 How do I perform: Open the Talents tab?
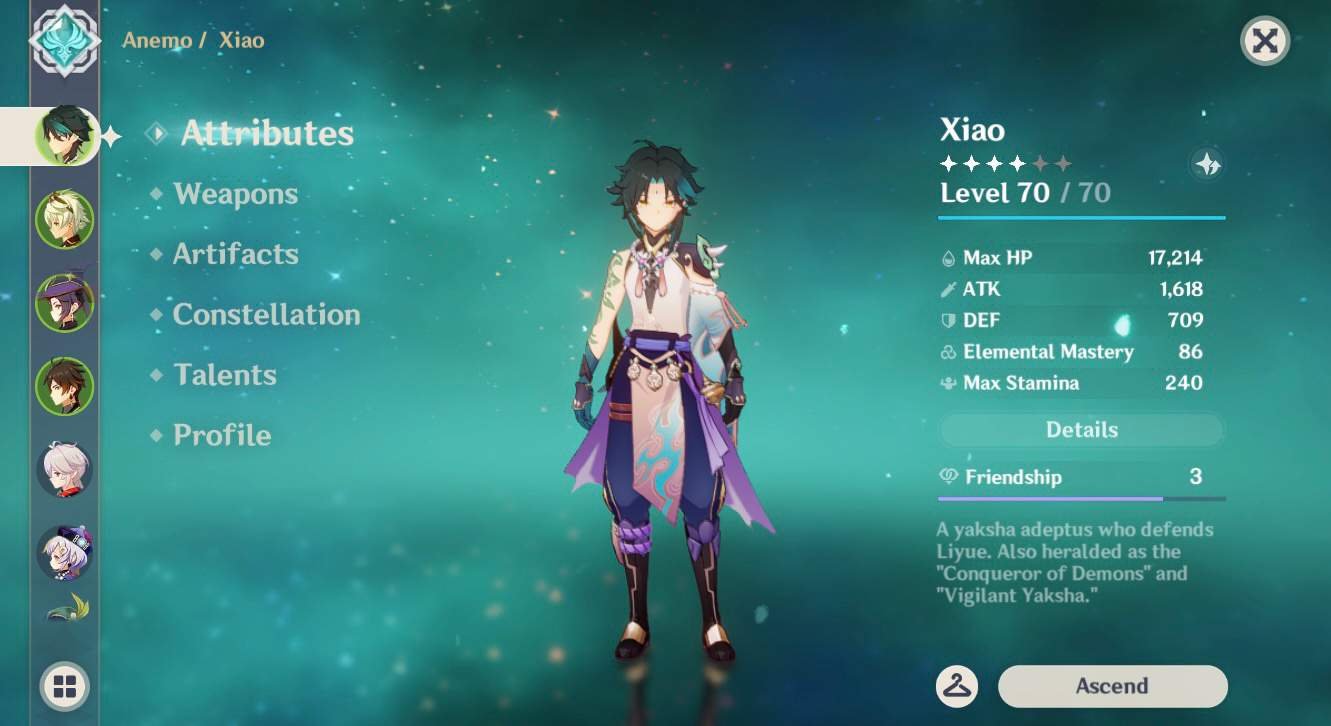point(225,375)
